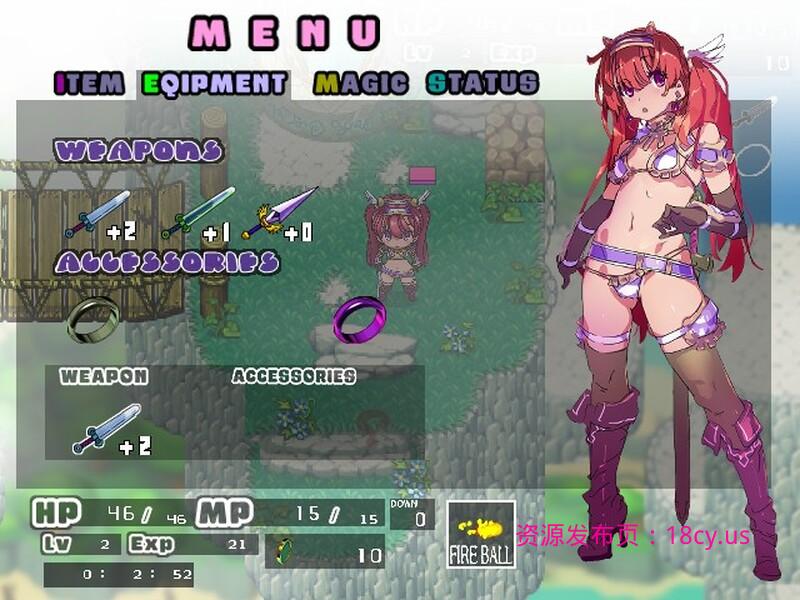
Task: Pick the plain gray ring accessory
Action: tap(93, 318)
